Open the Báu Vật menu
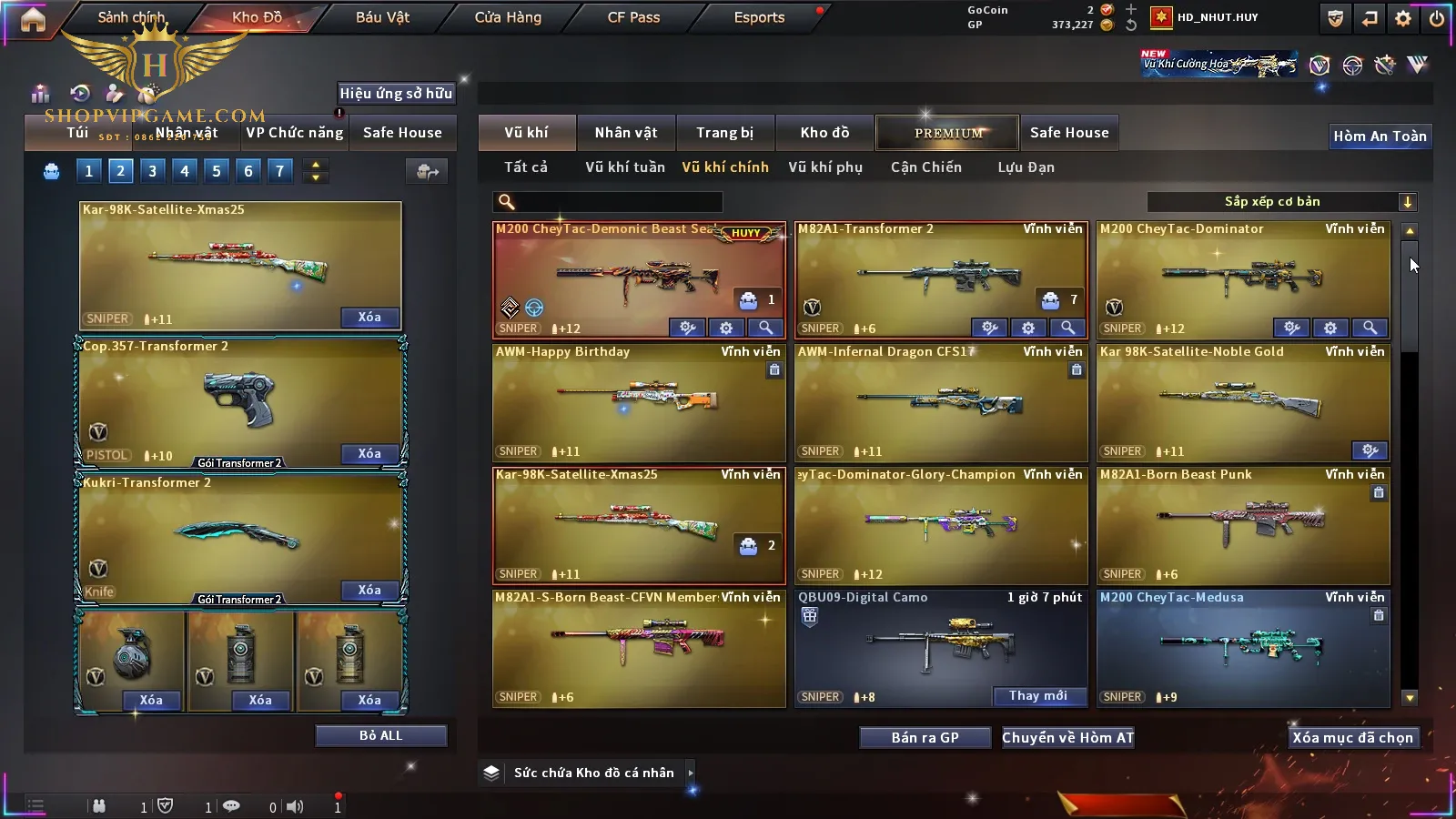Viewport: 1456px width, 819px height. [382, 17]
